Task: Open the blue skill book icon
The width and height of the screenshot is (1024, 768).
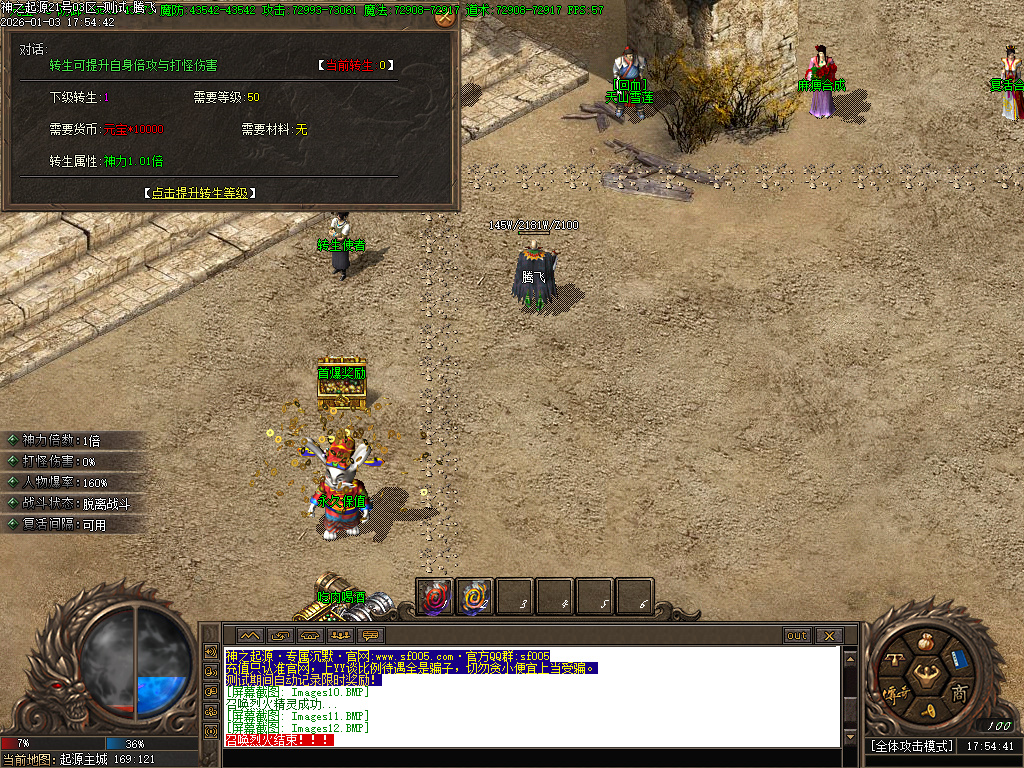Action: (x=959, y=659)
